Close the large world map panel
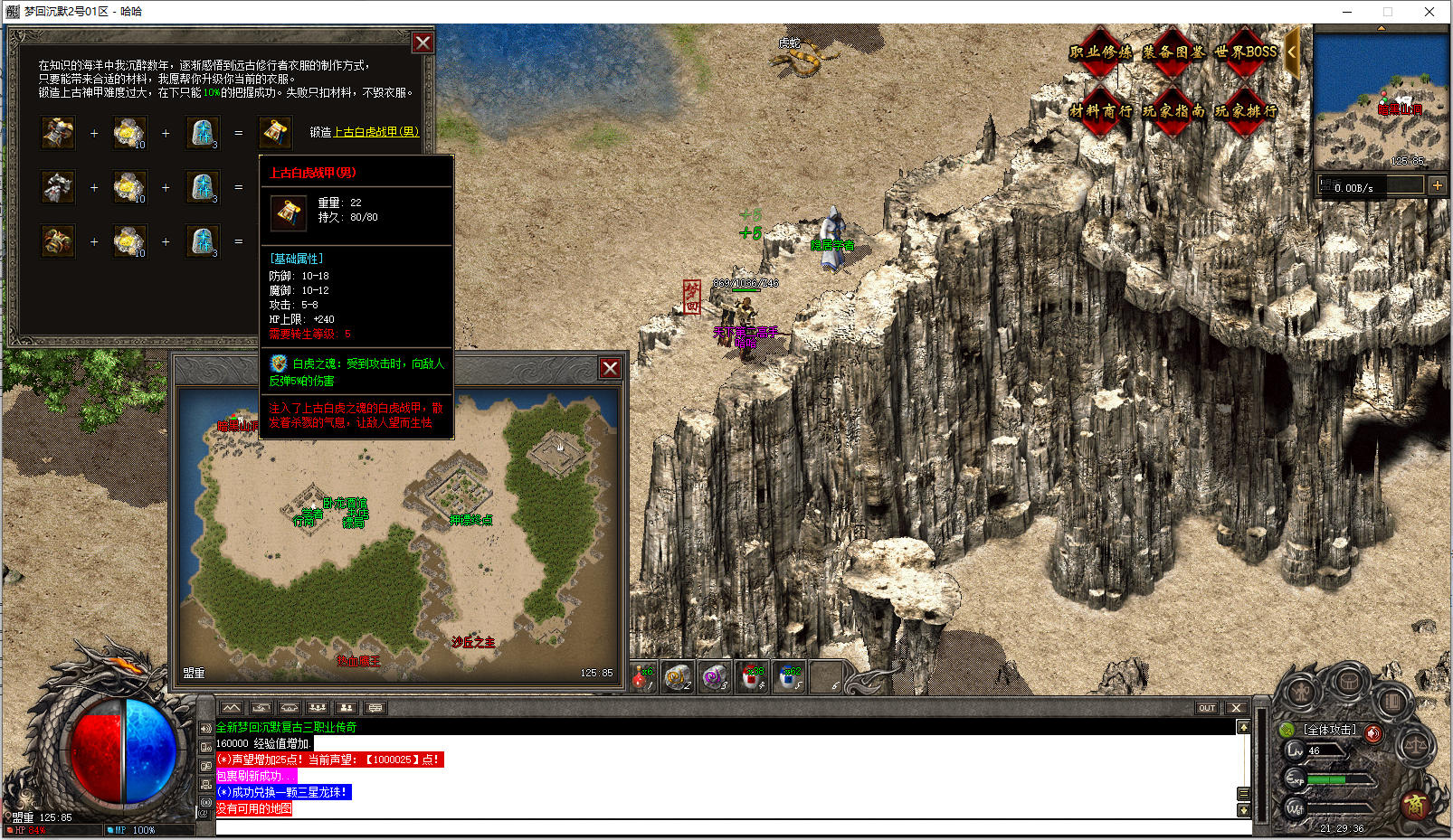Viewport: 1453px width, 840px height. [x=610, y=368]
